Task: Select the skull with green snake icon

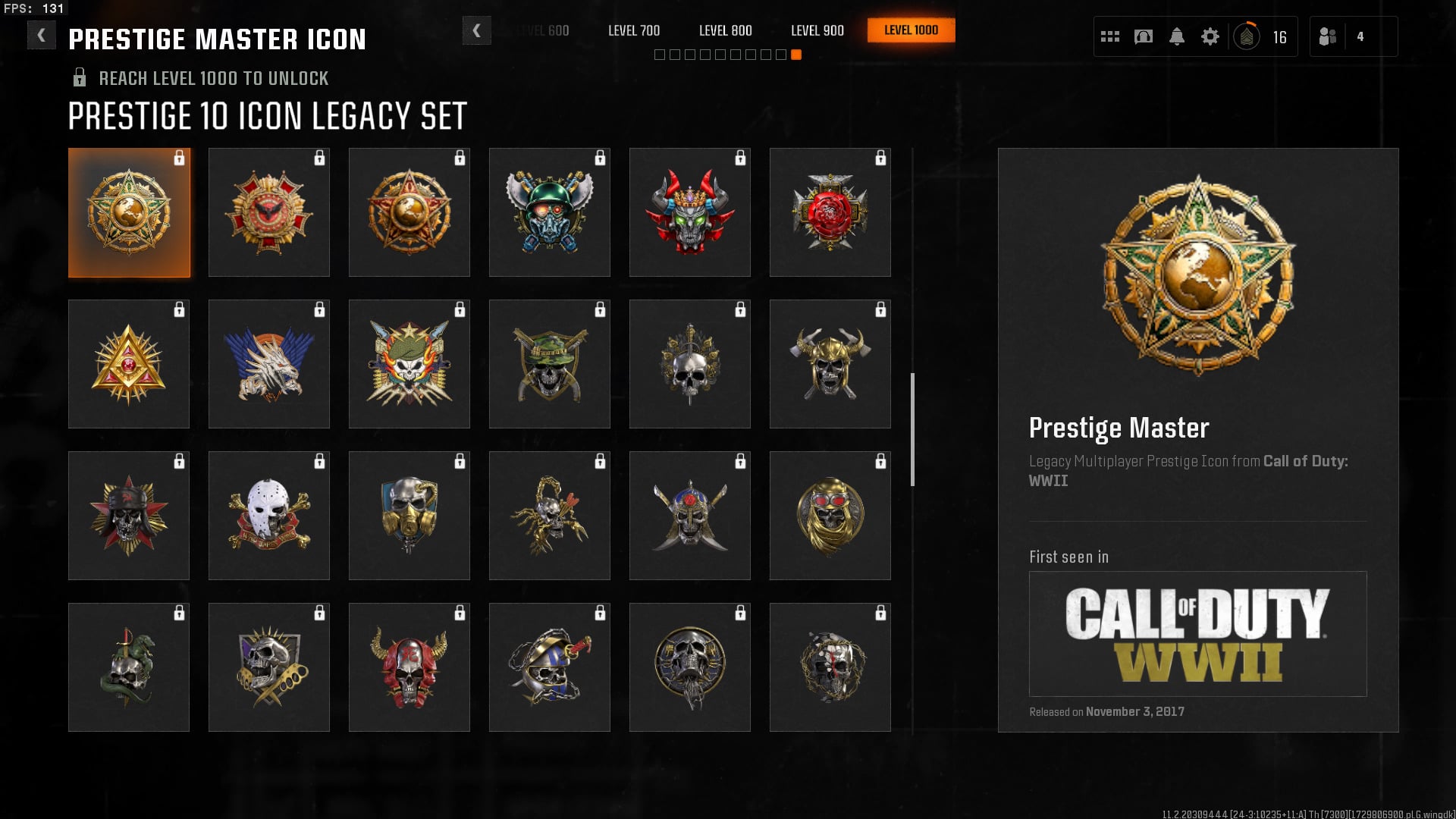Action: coord(129,667)
